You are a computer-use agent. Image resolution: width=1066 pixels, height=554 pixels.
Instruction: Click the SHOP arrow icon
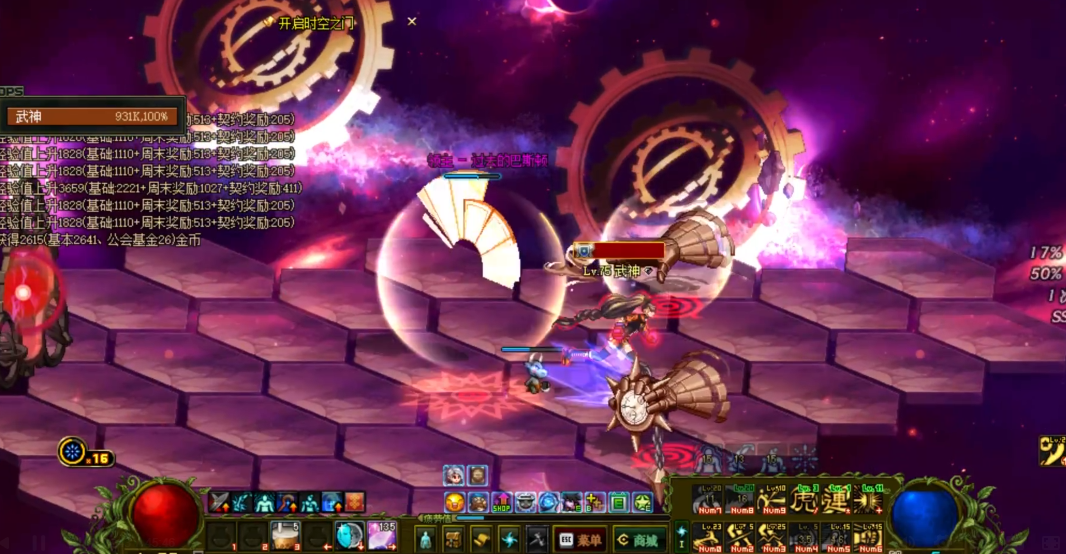501,502
